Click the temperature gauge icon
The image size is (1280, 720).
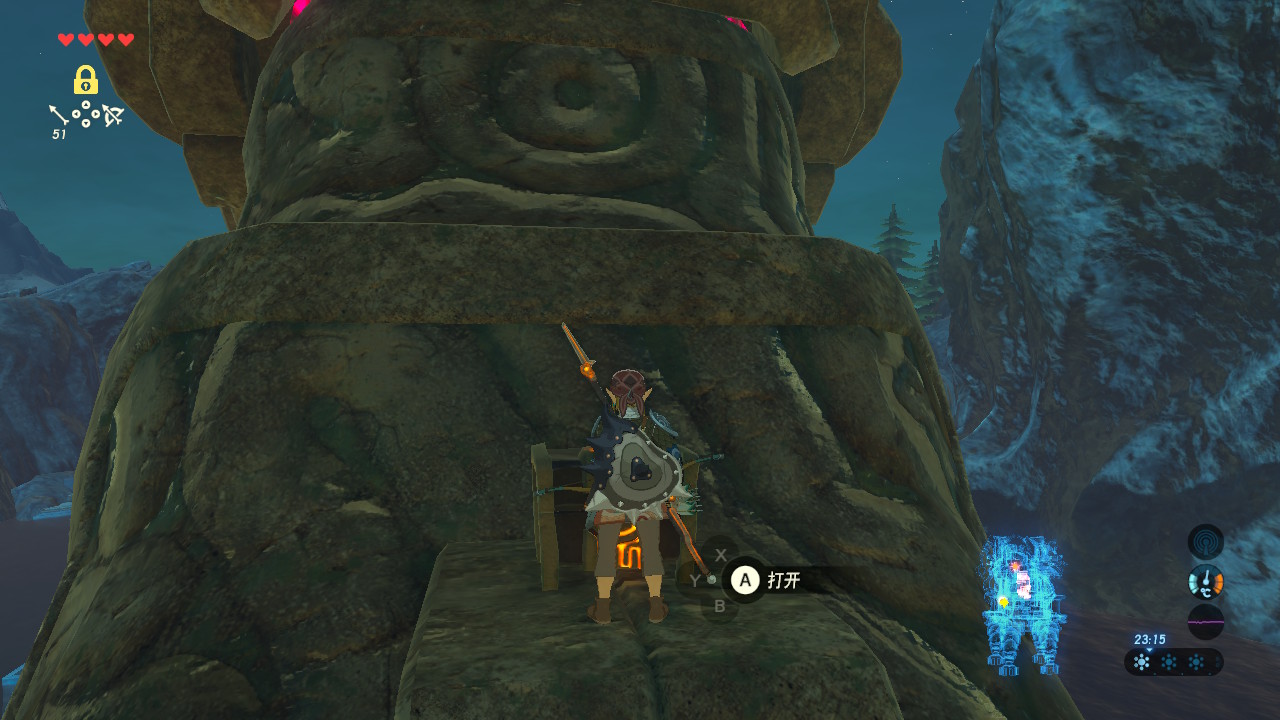coord(1205,581)
